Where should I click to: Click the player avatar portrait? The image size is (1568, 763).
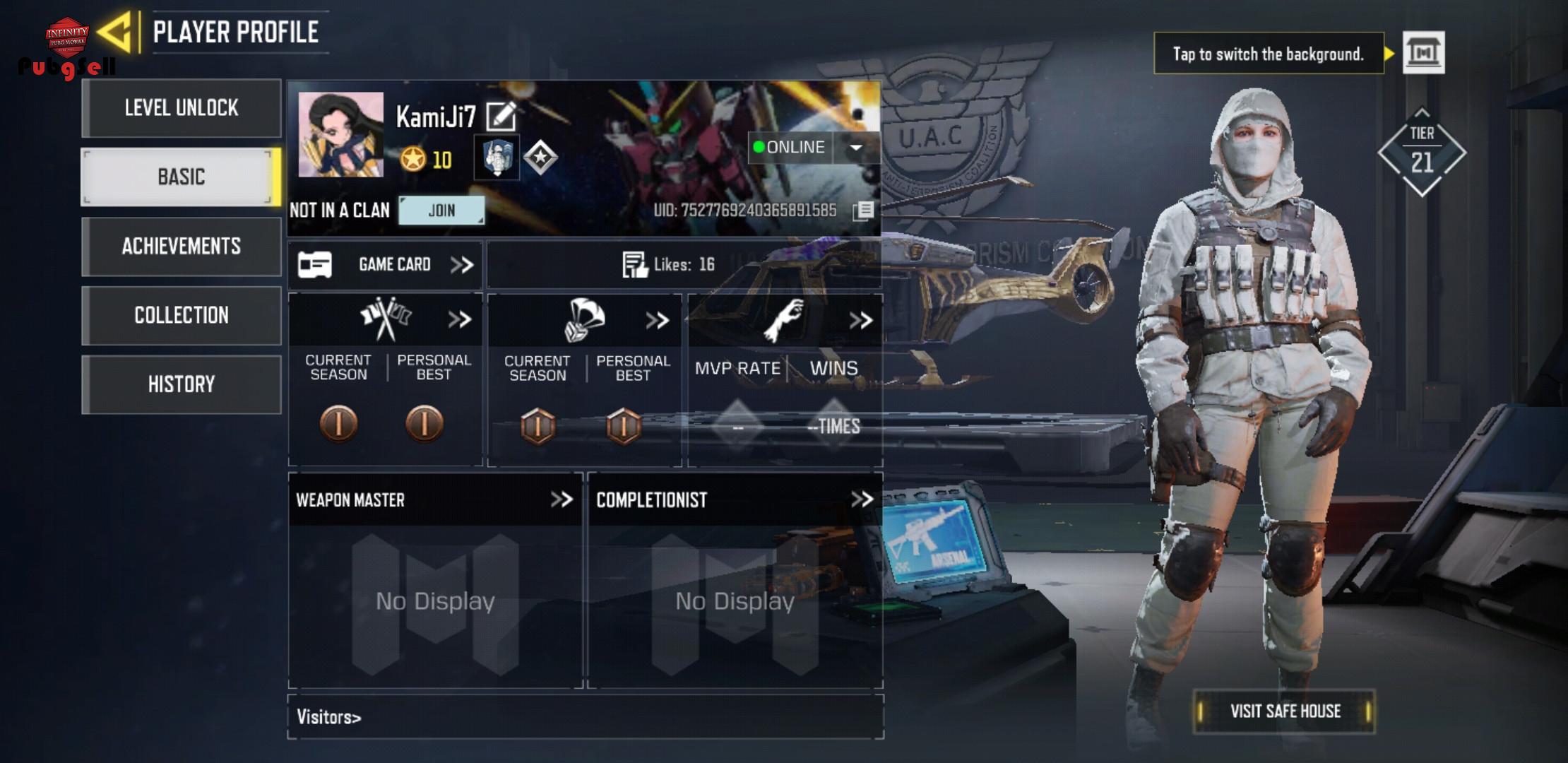[x=341, y=134]
